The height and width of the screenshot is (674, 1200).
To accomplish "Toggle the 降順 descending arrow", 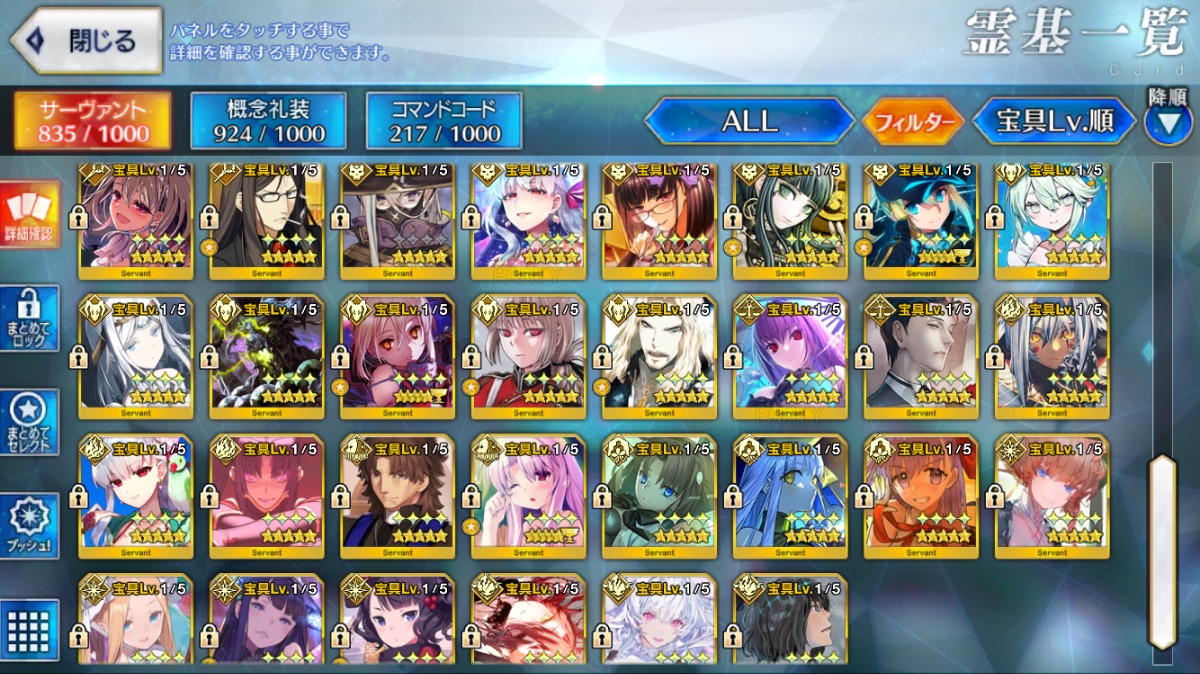I will 1167,122.
